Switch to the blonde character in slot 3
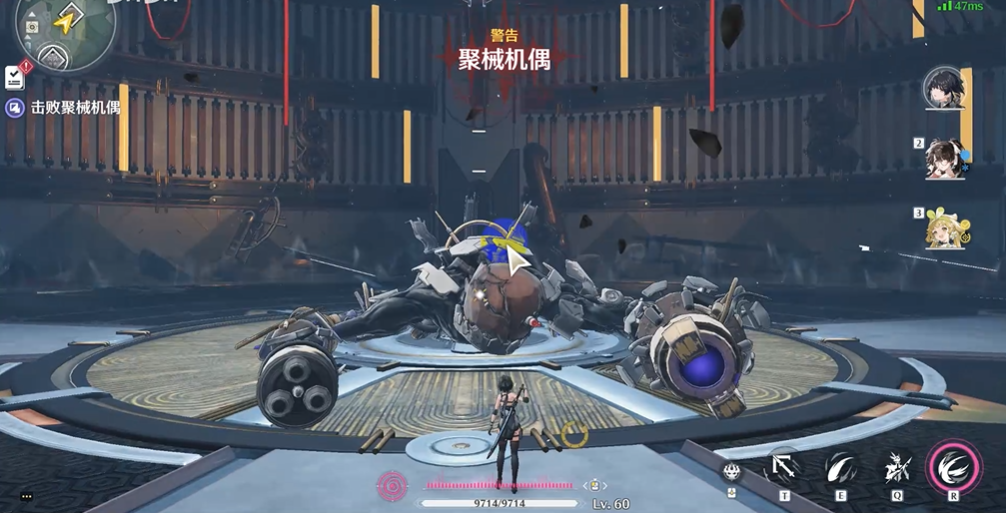The height and width of the screenshot is (513, 1006). click(943, 229)
